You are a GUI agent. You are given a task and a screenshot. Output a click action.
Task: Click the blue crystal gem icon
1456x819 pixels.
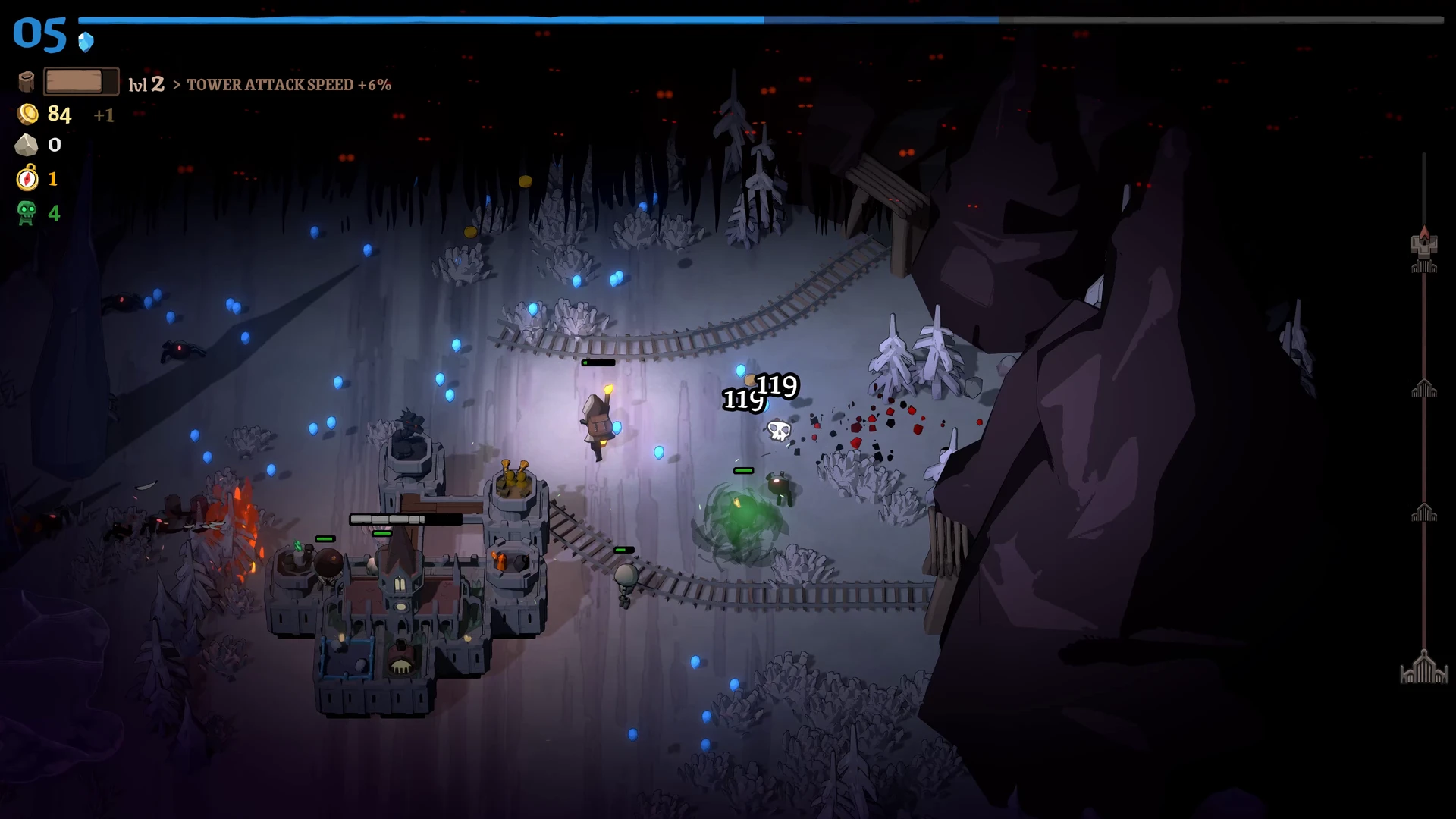(x=86, y=42)
